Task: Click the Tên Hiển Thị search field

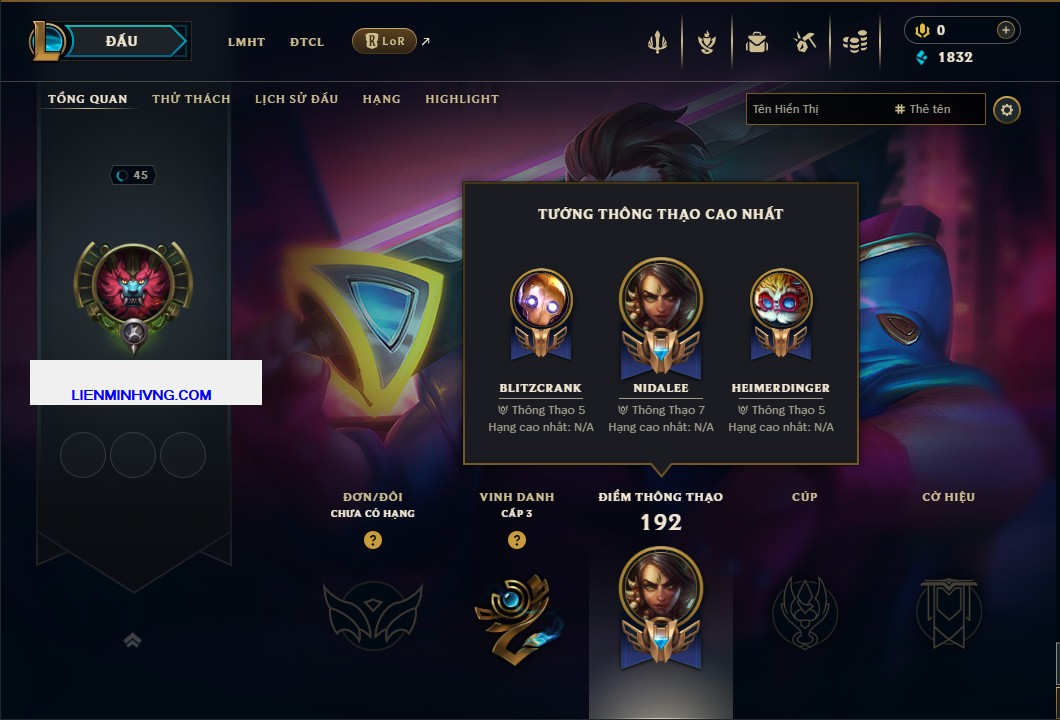Action: (815, 109)
